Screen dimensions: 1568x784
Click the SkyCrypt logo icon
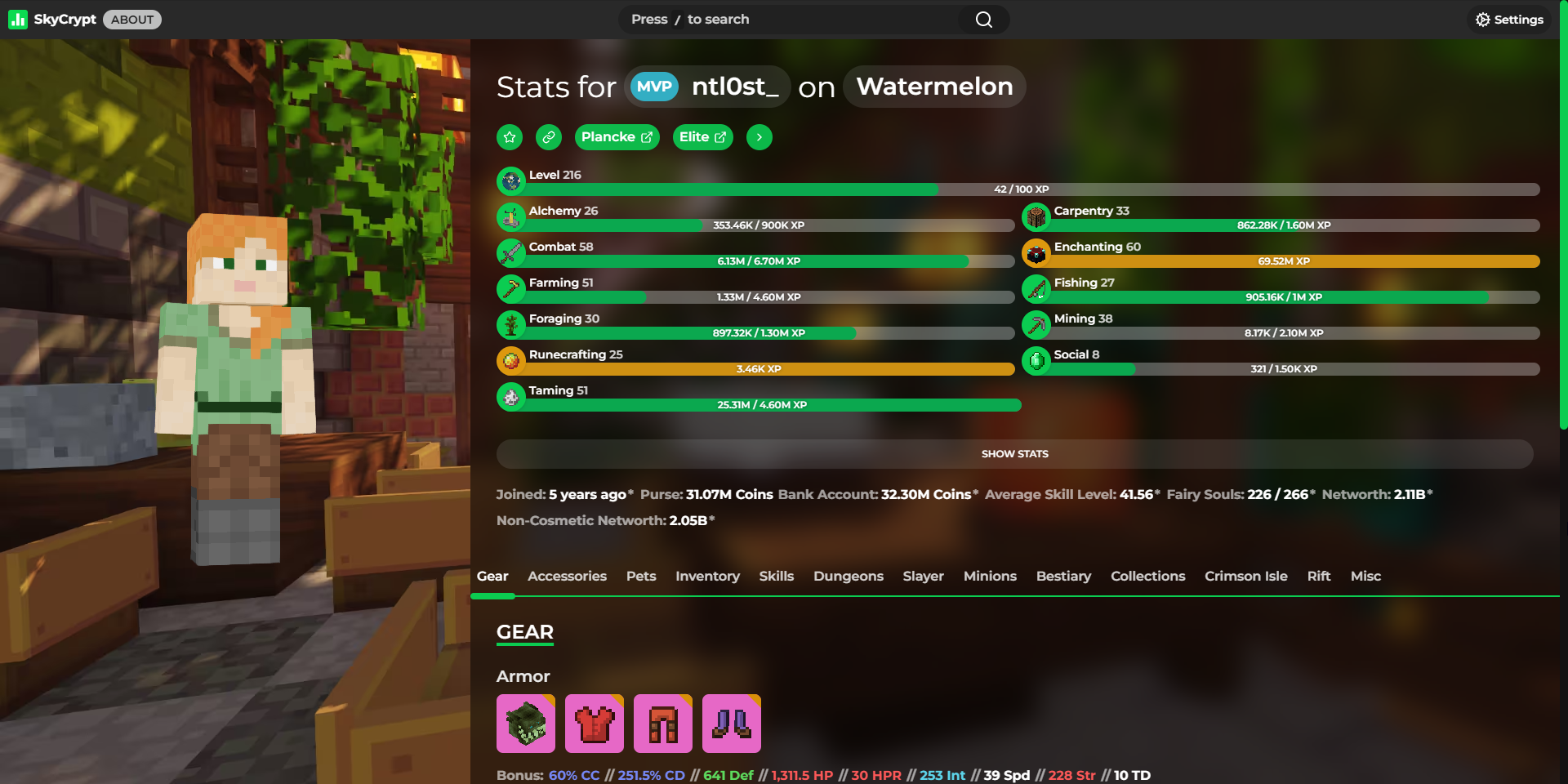tap(18, 19)
